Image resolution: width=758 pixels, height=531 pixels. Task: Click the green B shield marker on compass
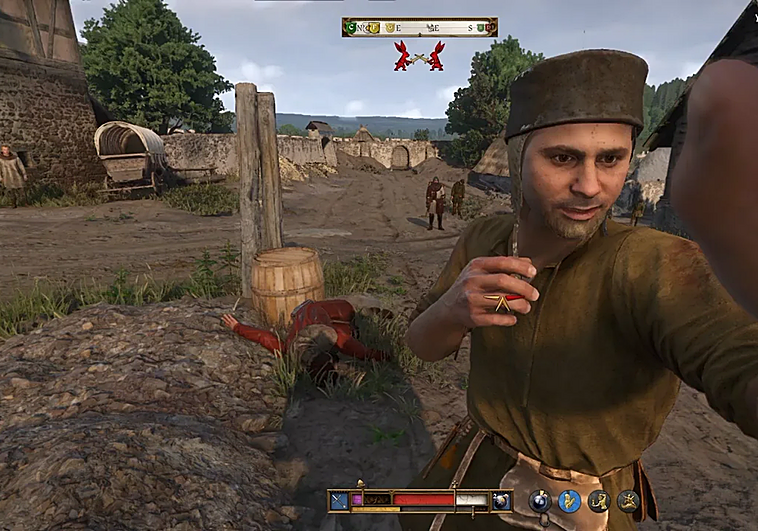coord(479,27)
